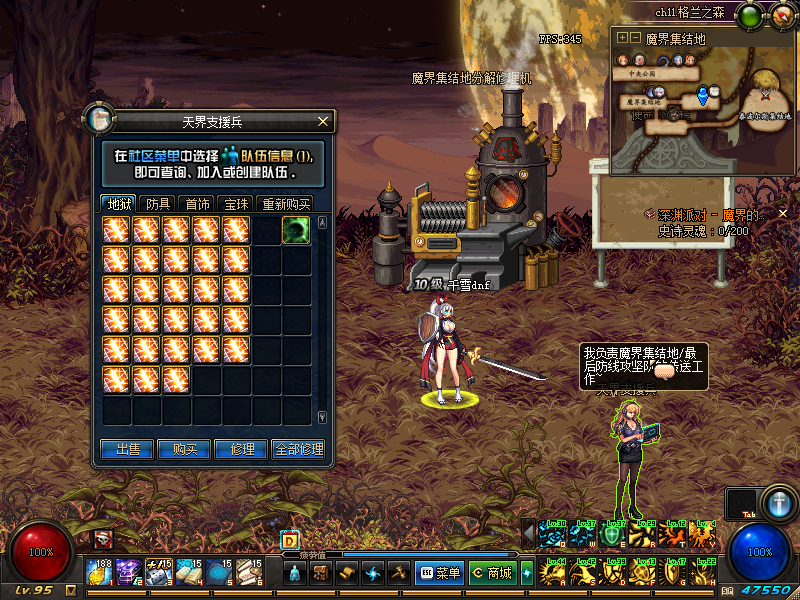Click the 出售 sell button

(128, 450)
